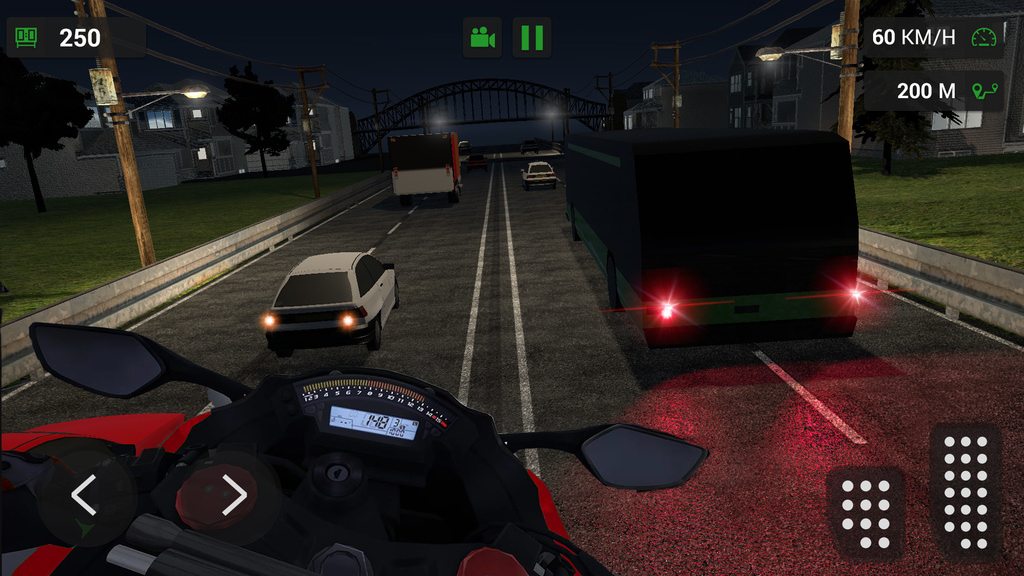The image size is (1024, 576).
Task: Tap the tall accelerator pedal
Action: coord(965,491)
